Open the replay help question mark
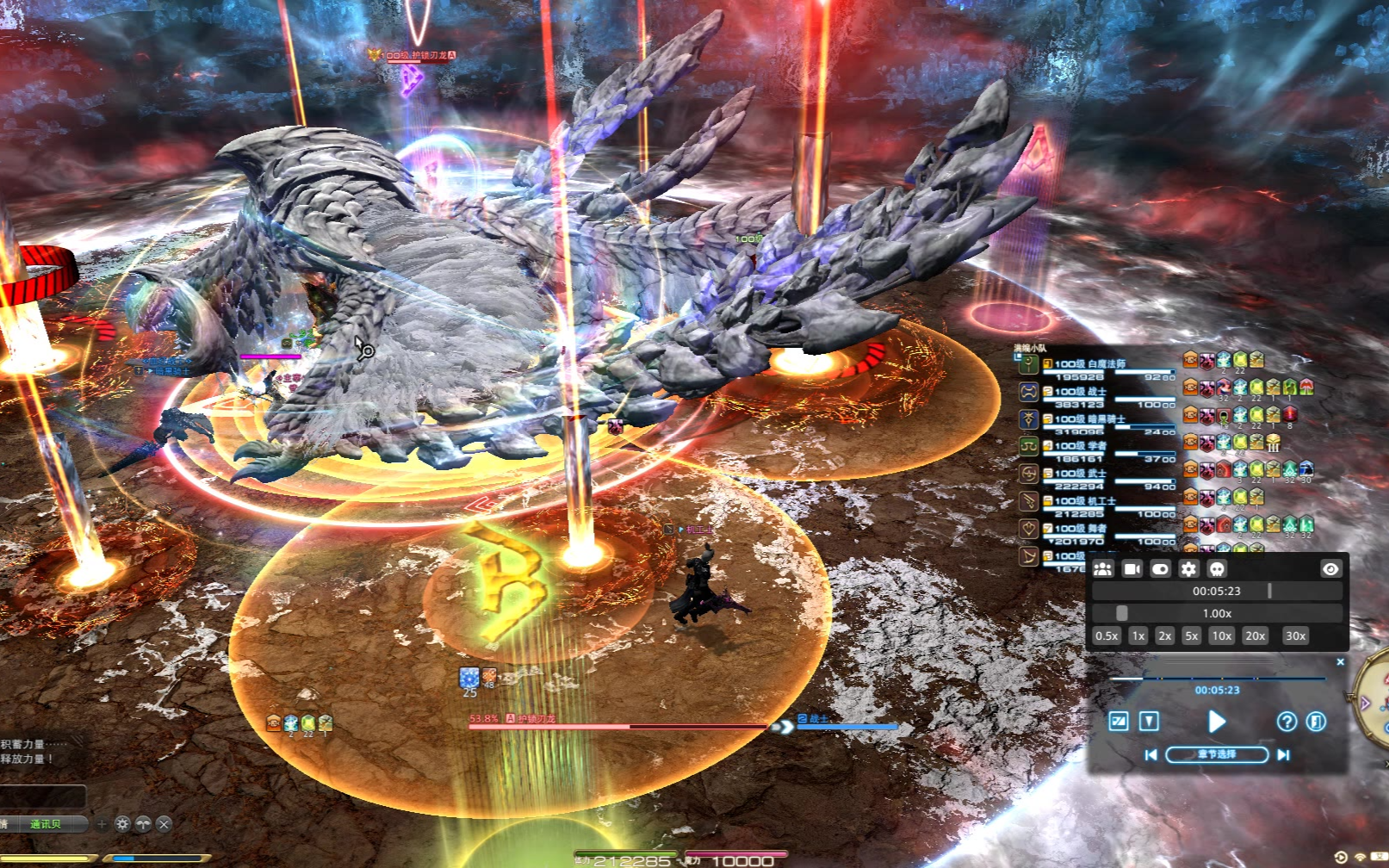Viewport: 1389px width, 868px height. pos(1287,722)
